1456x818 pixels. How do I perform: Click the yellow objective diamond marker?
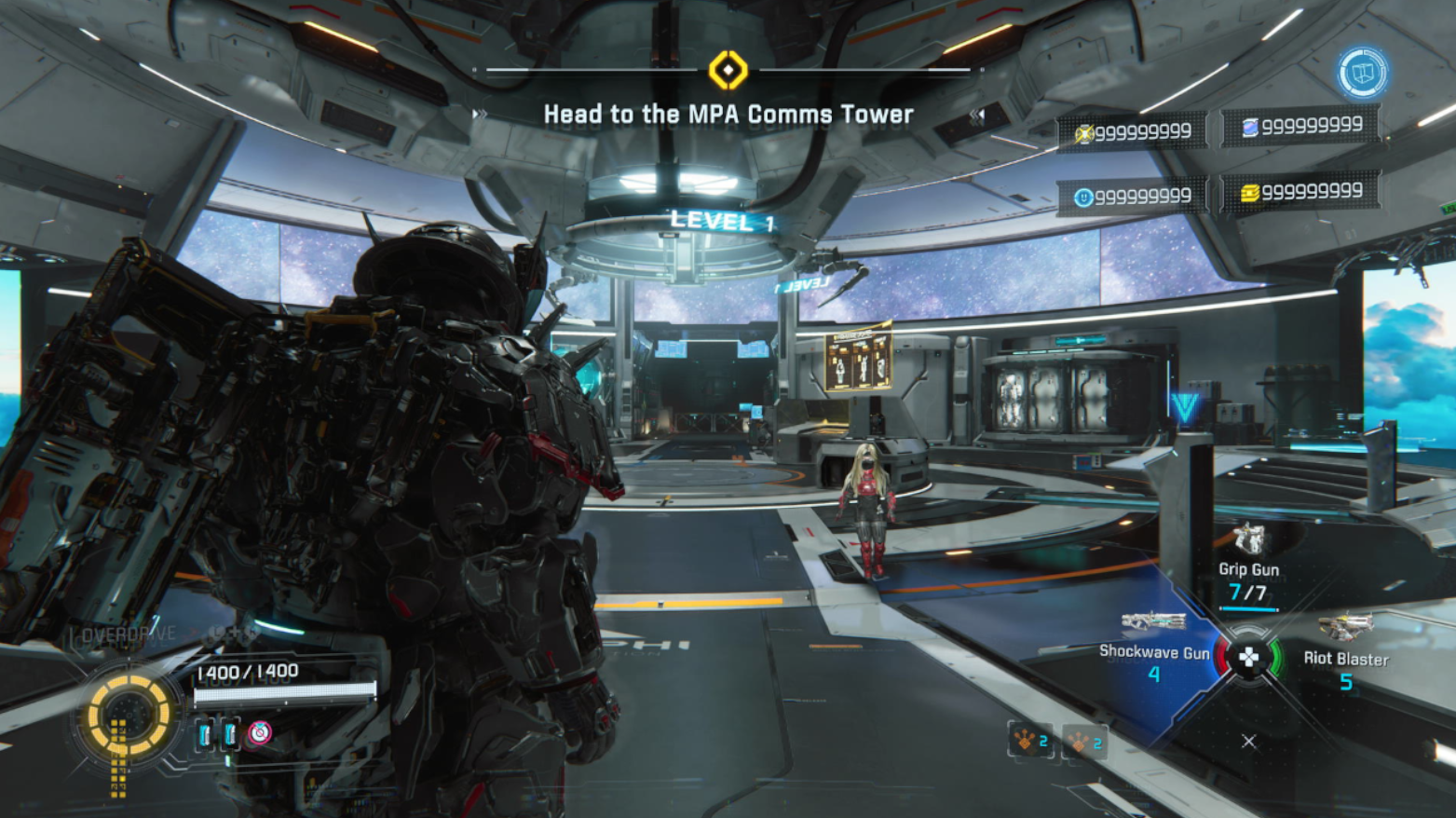coord(728,71)
